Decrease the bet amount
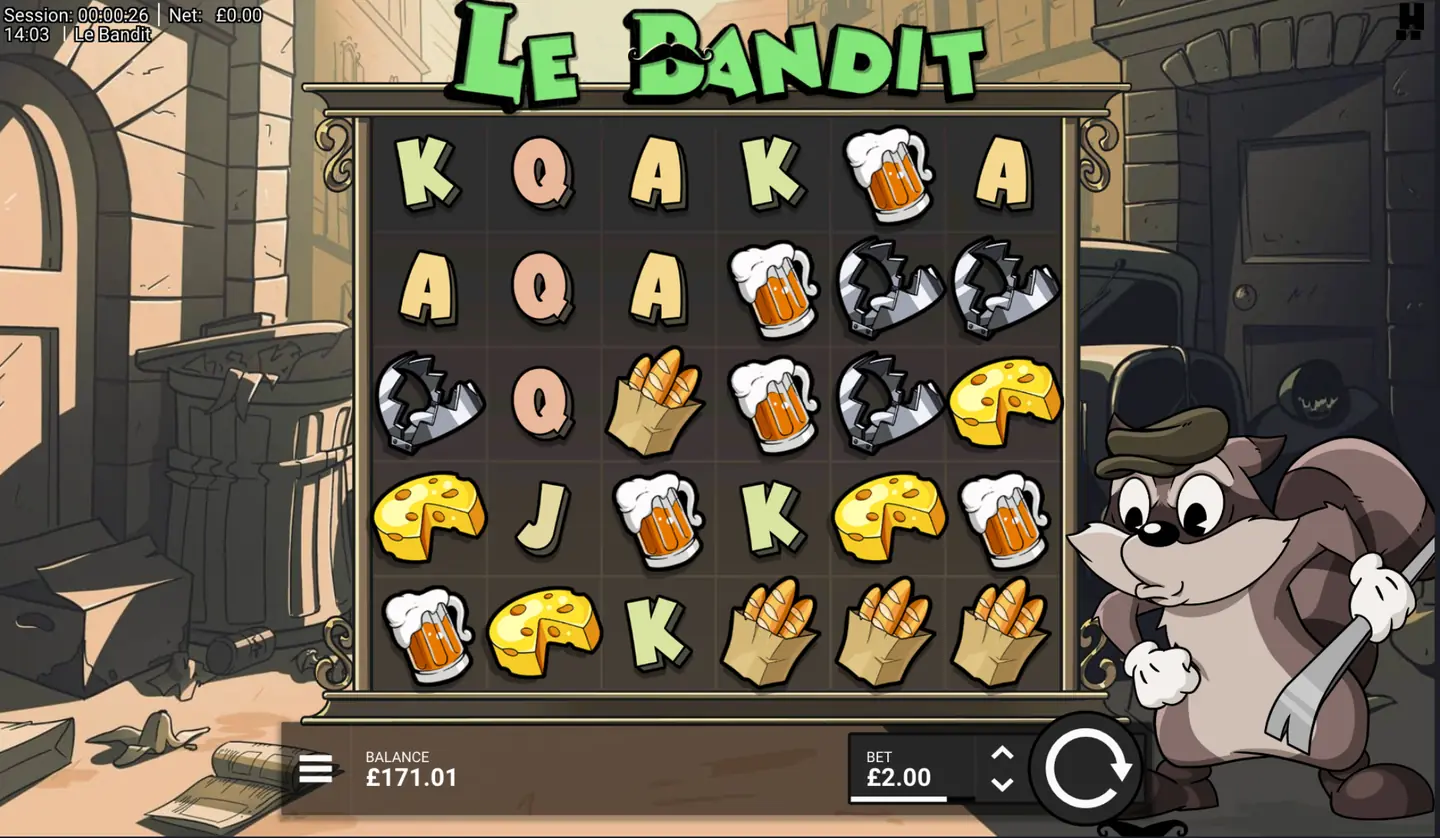Screen dimensions: 1440x838 coord(1000,783)
